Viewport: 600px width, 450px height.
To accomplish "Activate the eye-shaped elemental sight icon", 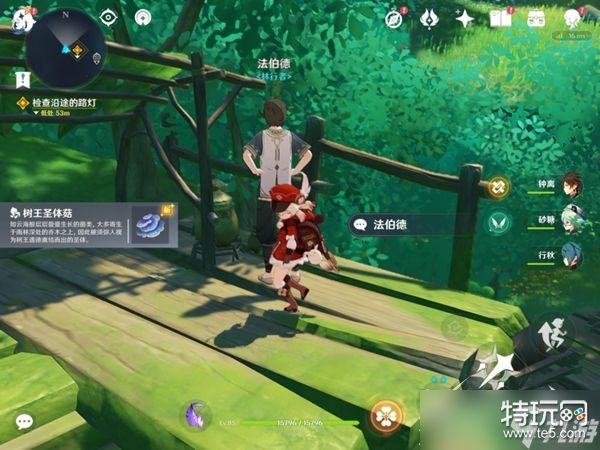I will [x=110, y=17].
